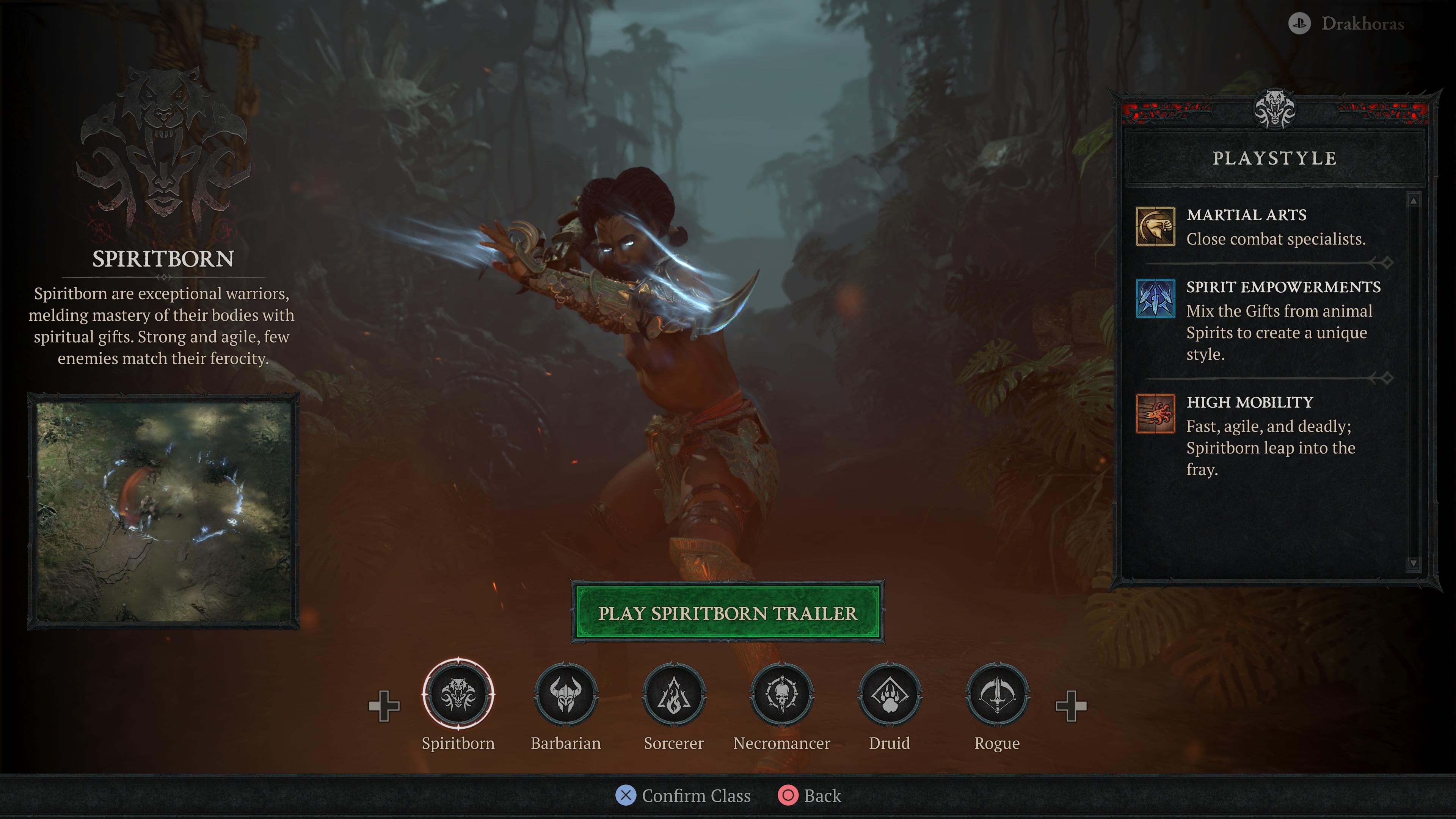Switch to the Druid class
Screen dimensions: 1456x819
coord(890,695)
